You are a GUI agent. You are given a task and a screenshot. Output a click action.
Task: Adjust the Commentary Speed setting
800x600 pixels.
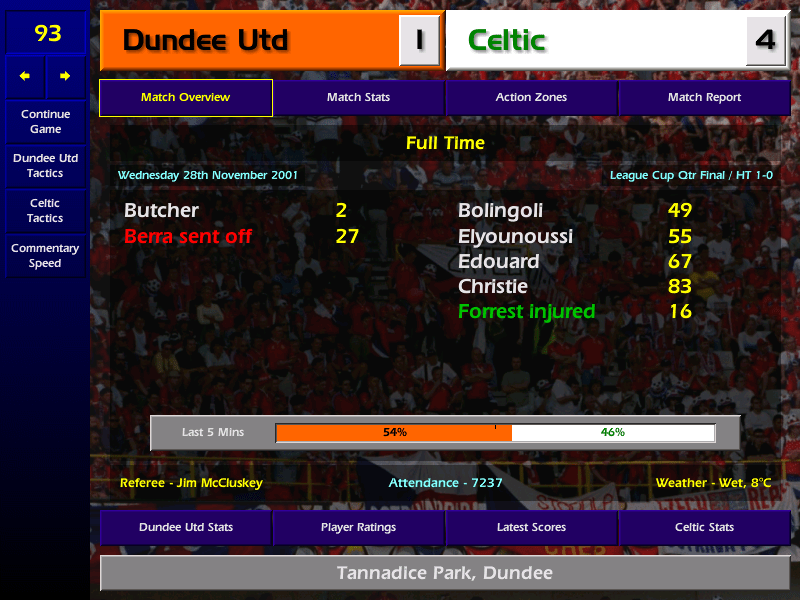coord(45,256)
